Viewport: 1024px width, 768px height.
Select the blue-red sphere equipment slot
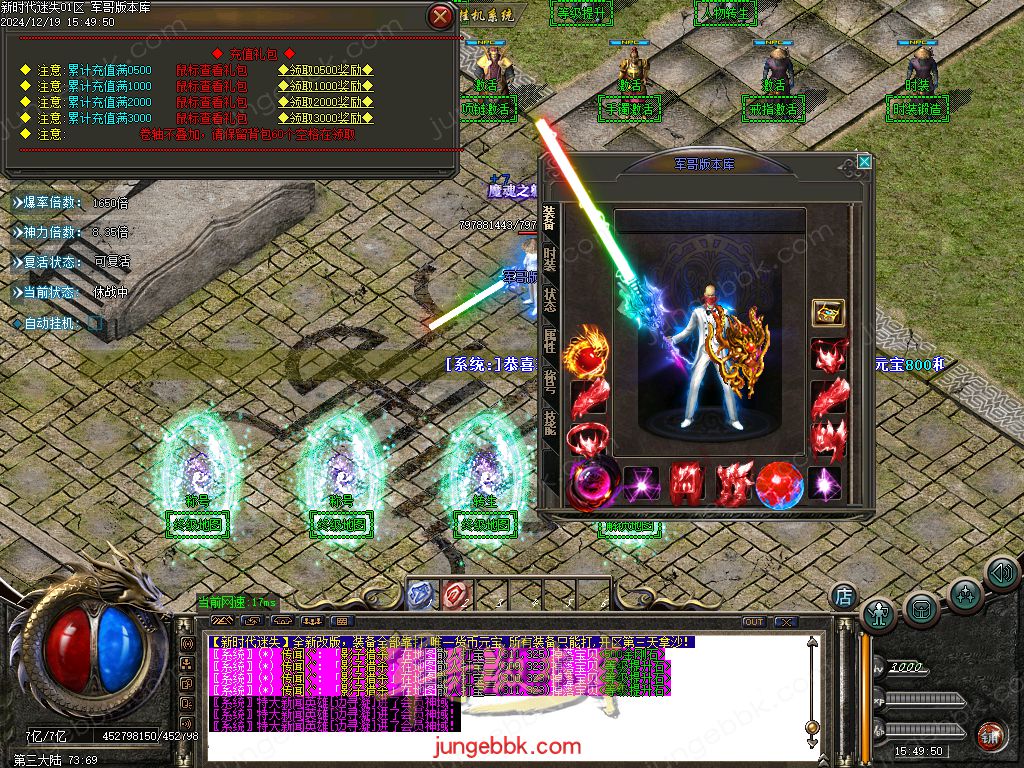(780, 485)
